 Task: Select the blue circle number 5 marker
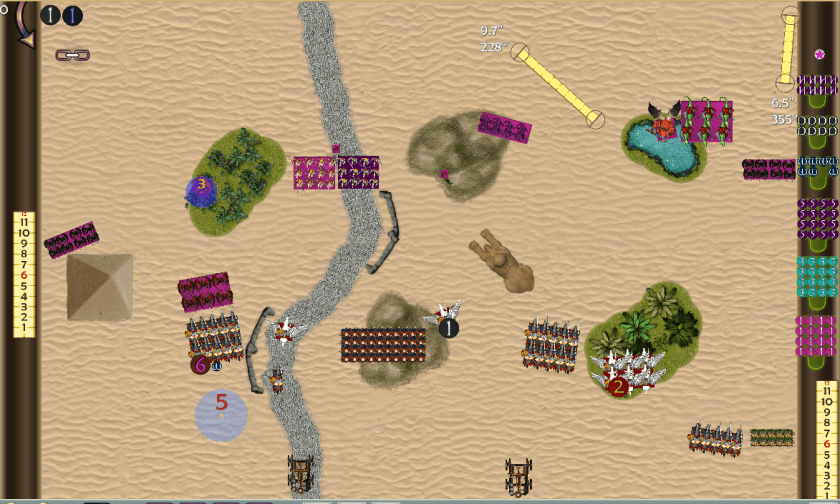(x=221, y=414)
